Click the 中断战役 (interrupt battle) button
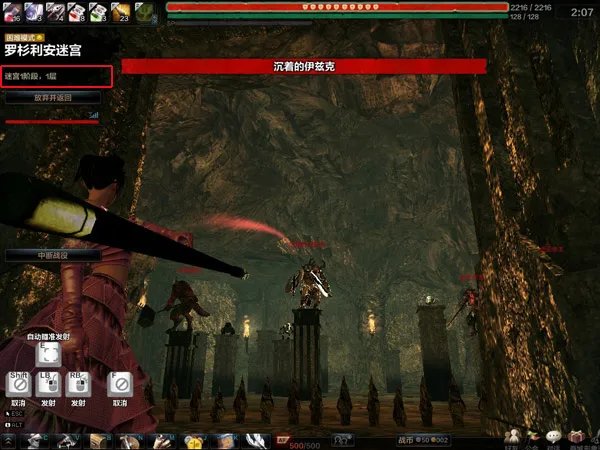Image resolution: width=600 pixels, height=450 pixels. (x=53, y=256)
